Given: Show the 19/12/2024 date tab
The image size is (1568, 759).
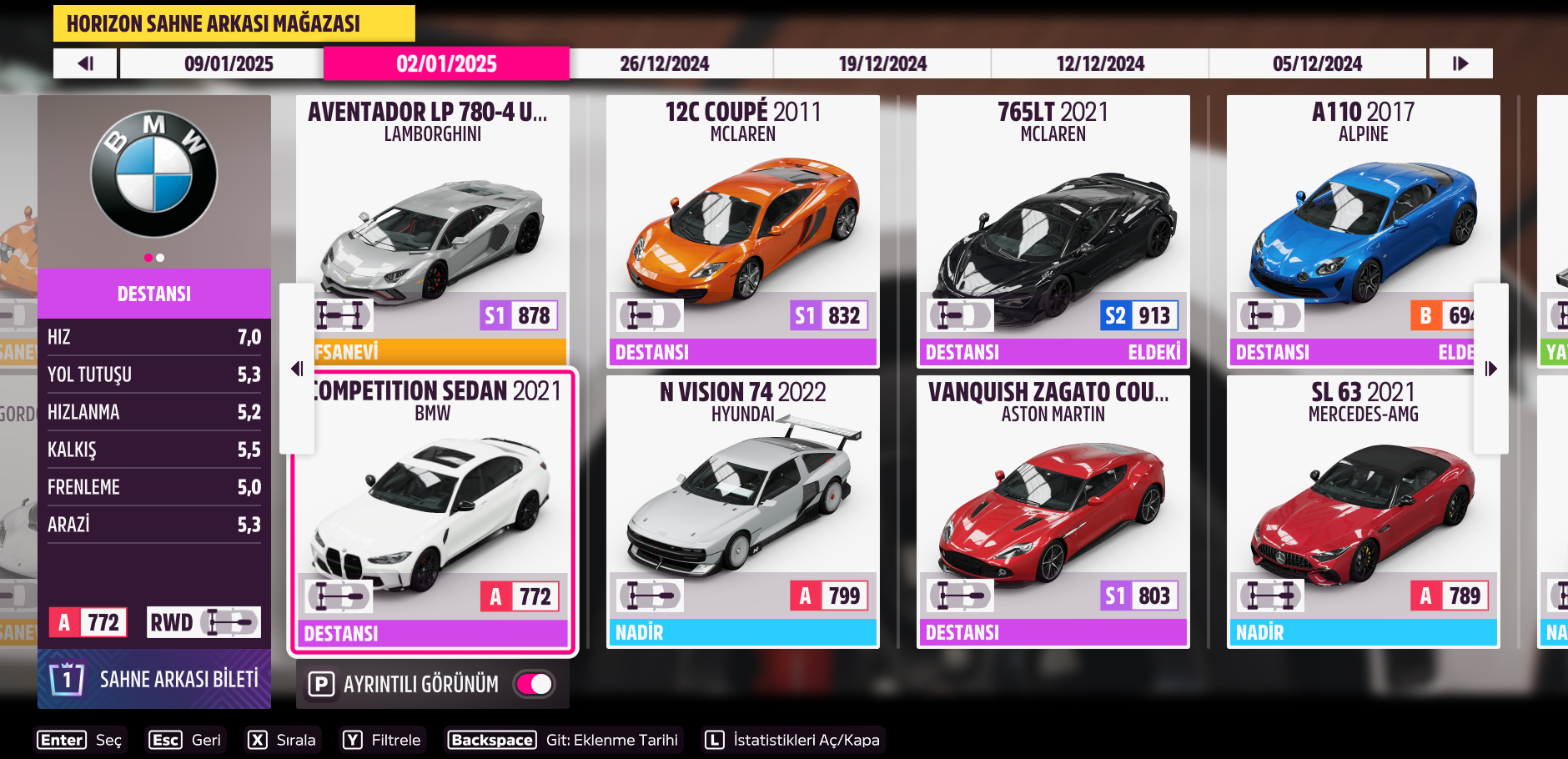Looking at the screenshot, I should coord(882,63).
